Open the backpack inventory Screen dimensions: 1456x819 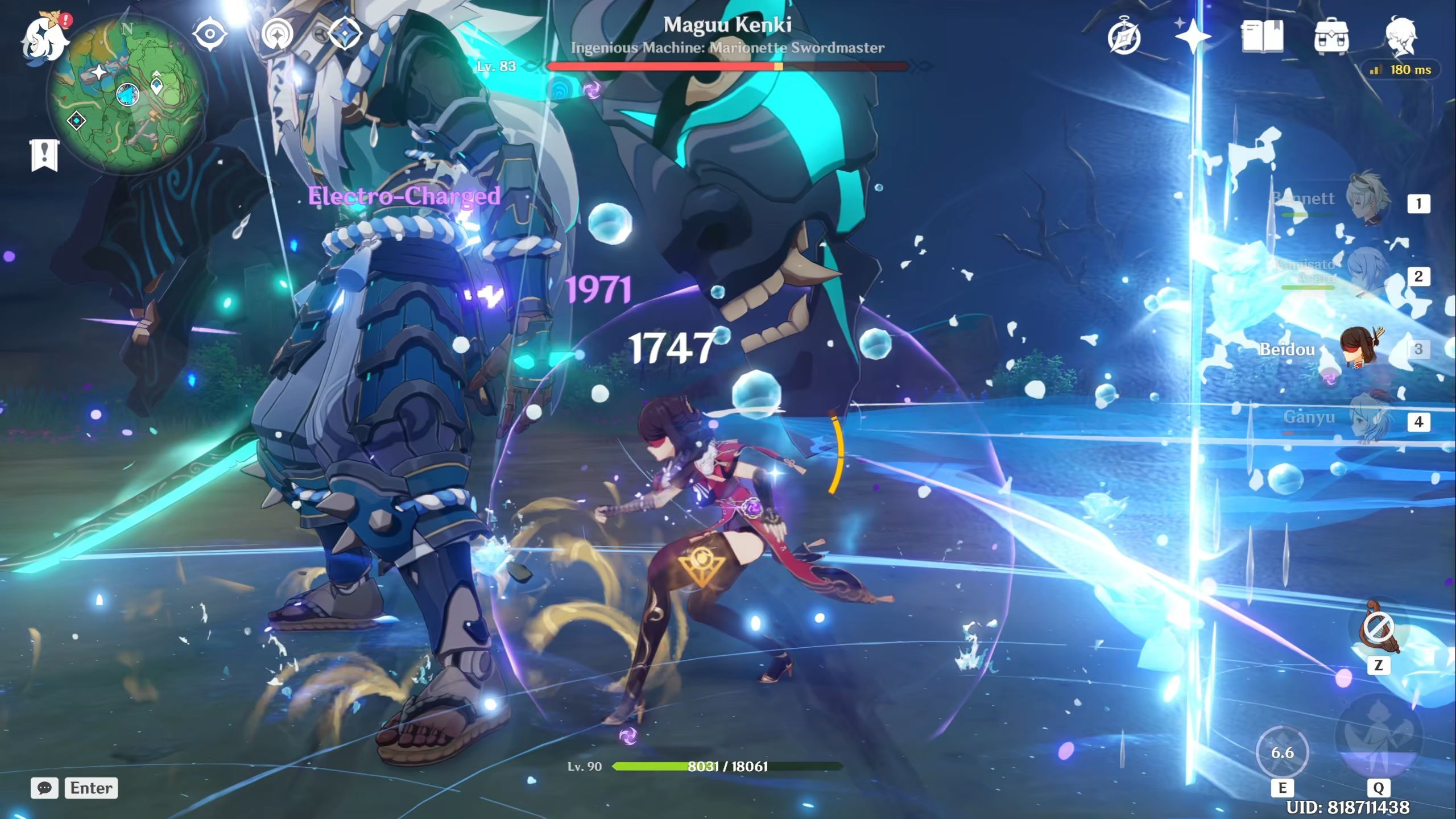[x=1331, y=38]
